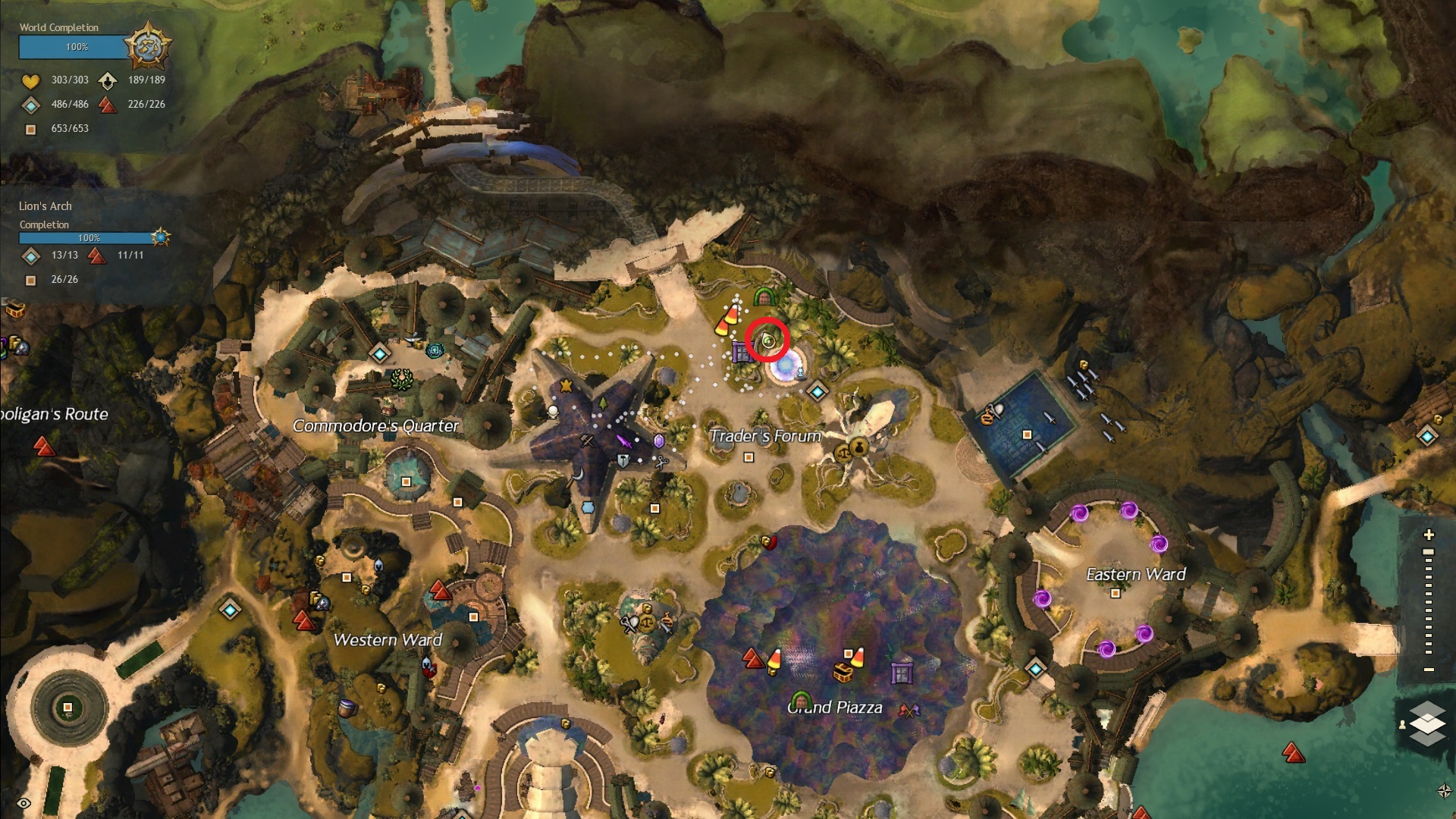Click the player marker inside the red circle
Viewport: 1456px width, 819px height.
point(767,341)
